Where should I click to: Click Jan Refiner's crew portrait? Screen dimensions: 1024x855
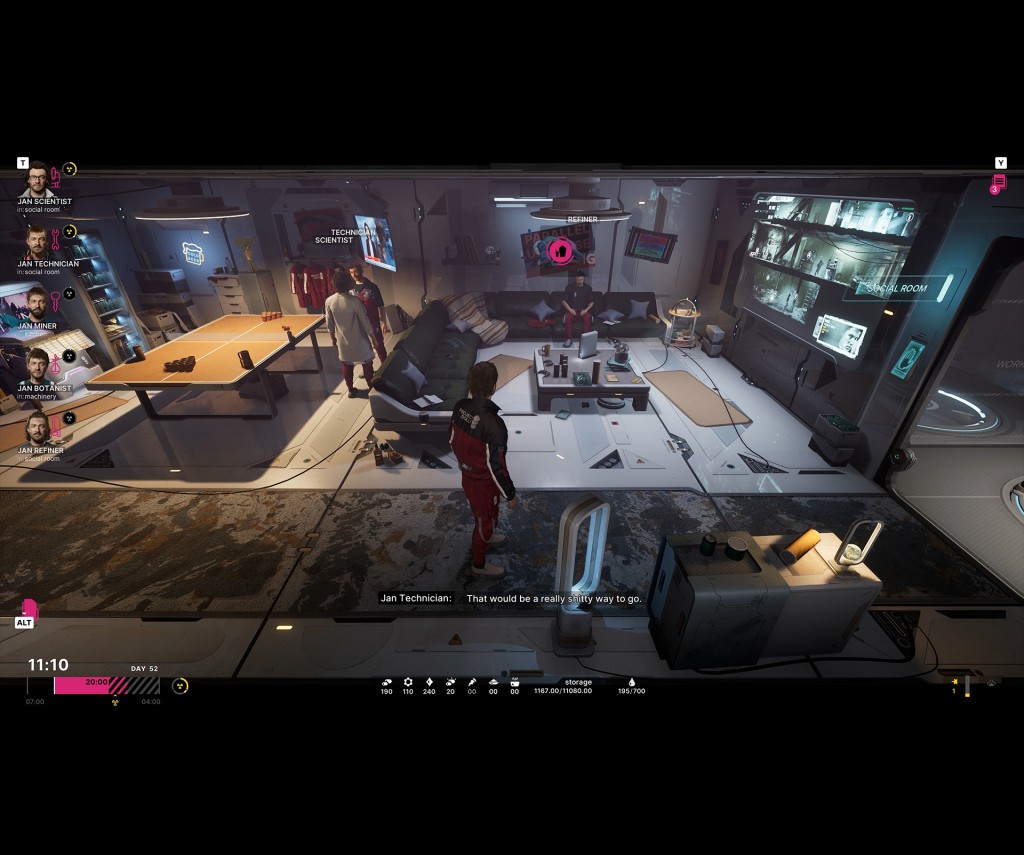[37, 430]
